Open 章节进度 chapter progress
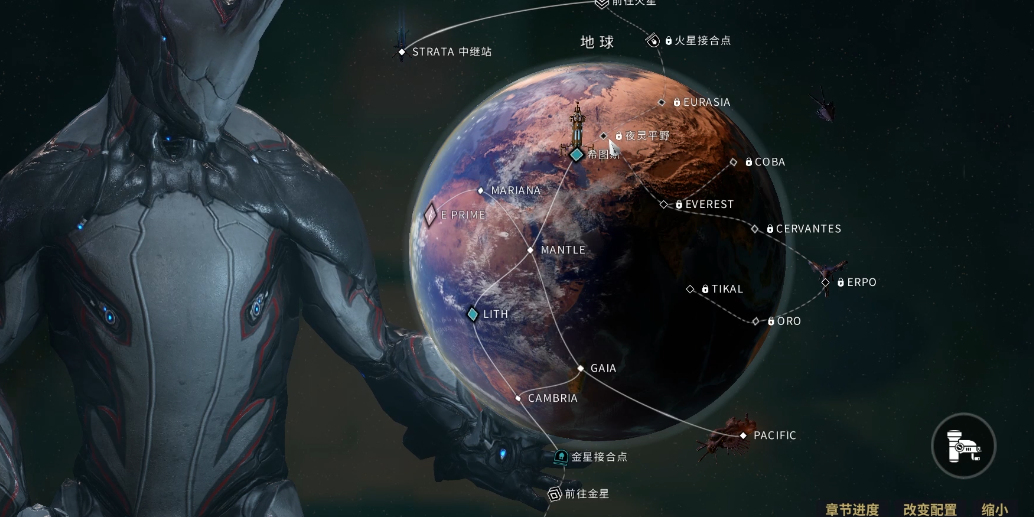 [852, 510]
